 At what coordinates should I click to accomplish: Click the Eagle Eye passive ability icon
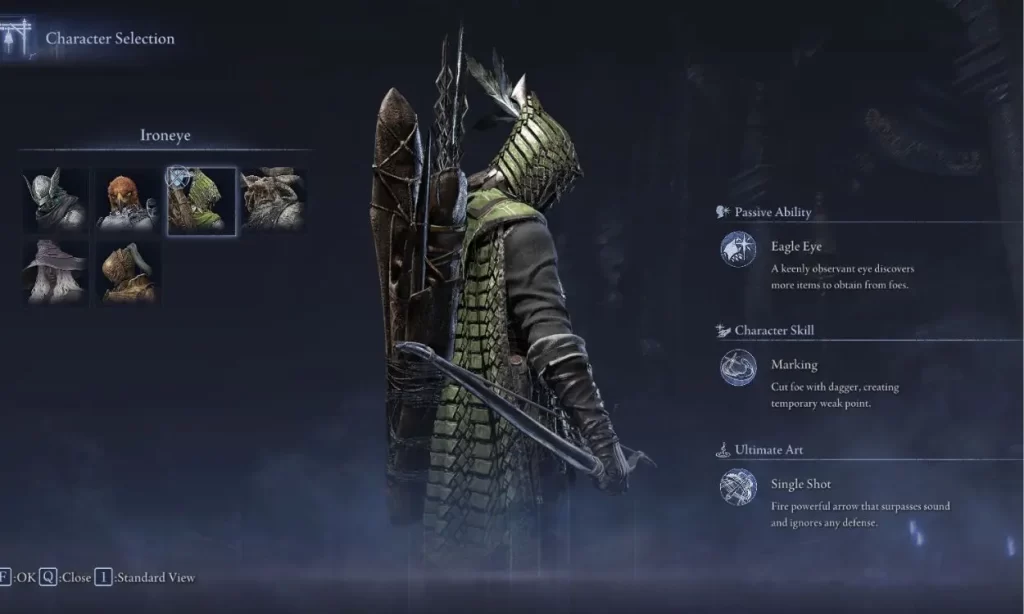click(738, 249)
